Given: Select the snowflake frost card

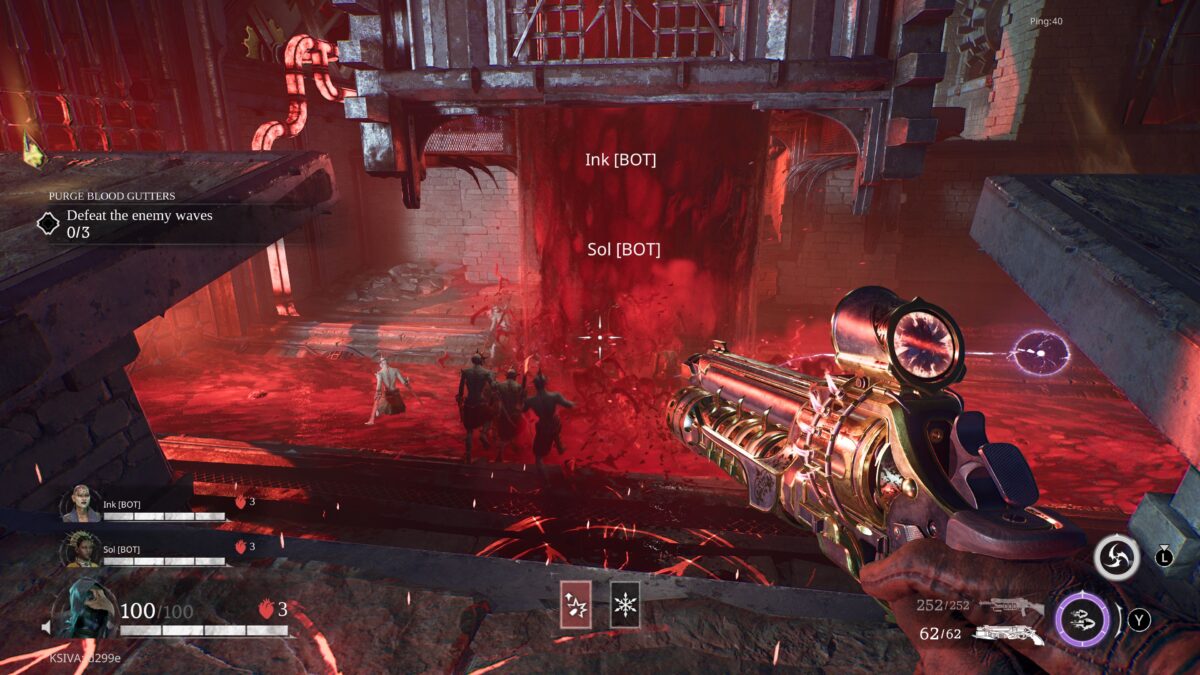Looking at the screenshot, I should click(625, 604).
